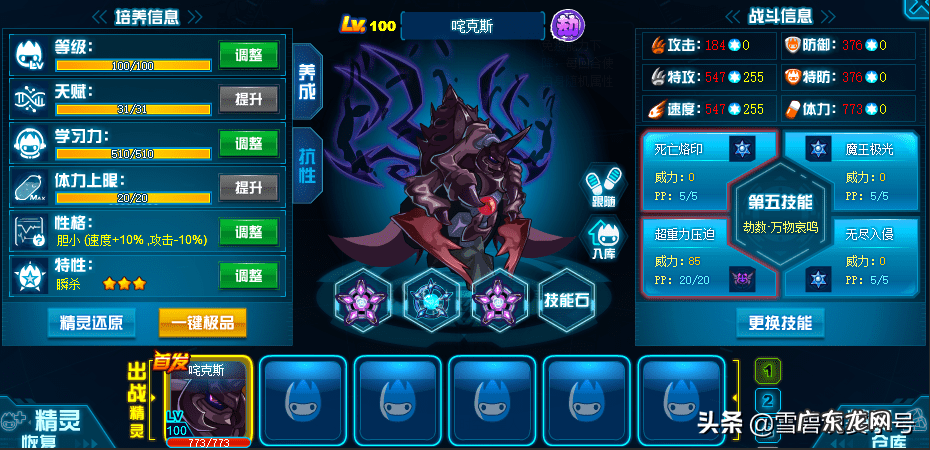Image resolution: width=930 pixels, height=450 pixels.
Task: Toggle the 跟随 follow icon
Action: click(x=603, y=187)
